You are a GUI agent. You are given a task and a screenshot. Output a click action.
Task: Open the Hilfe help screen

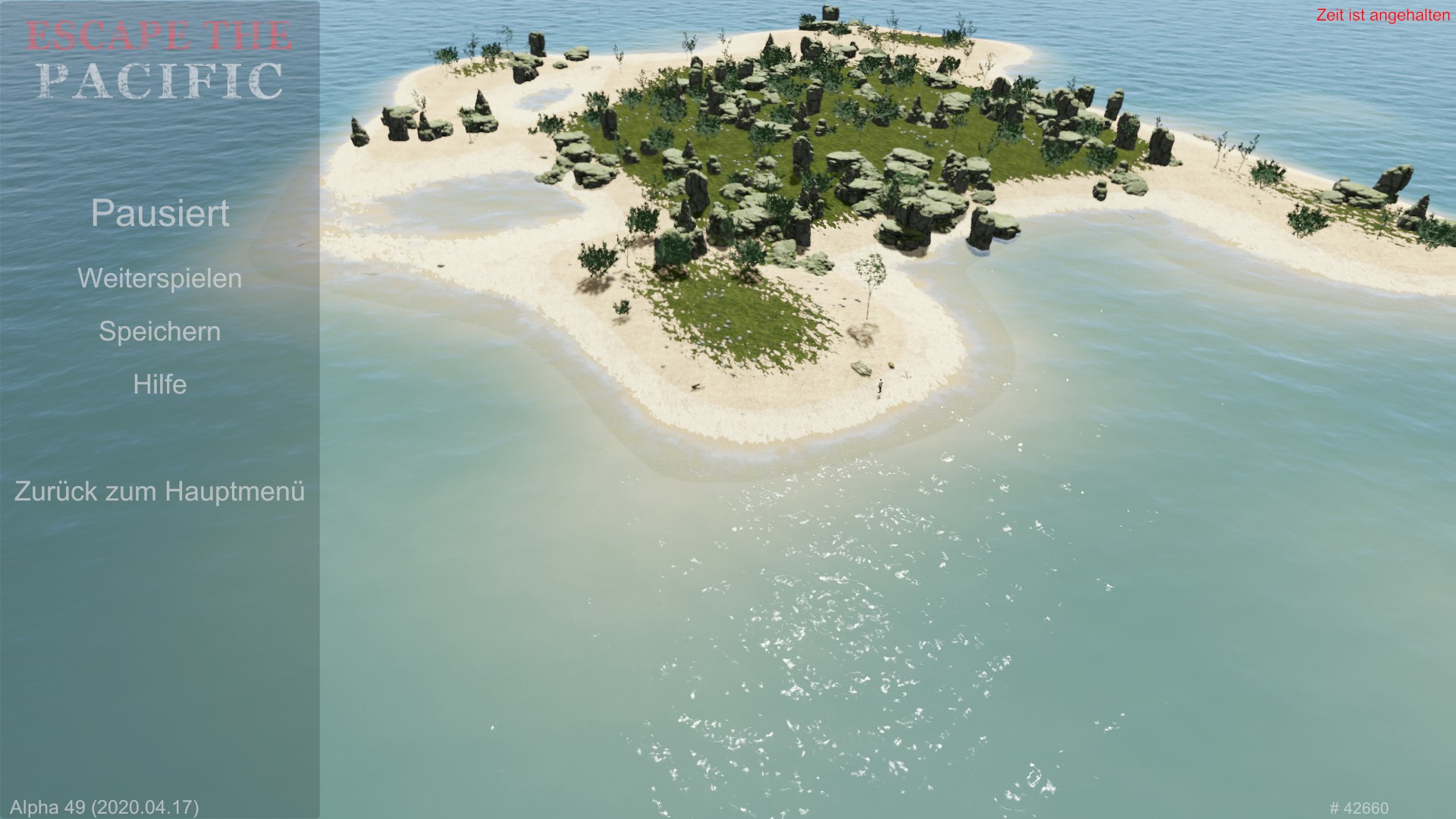159,384
